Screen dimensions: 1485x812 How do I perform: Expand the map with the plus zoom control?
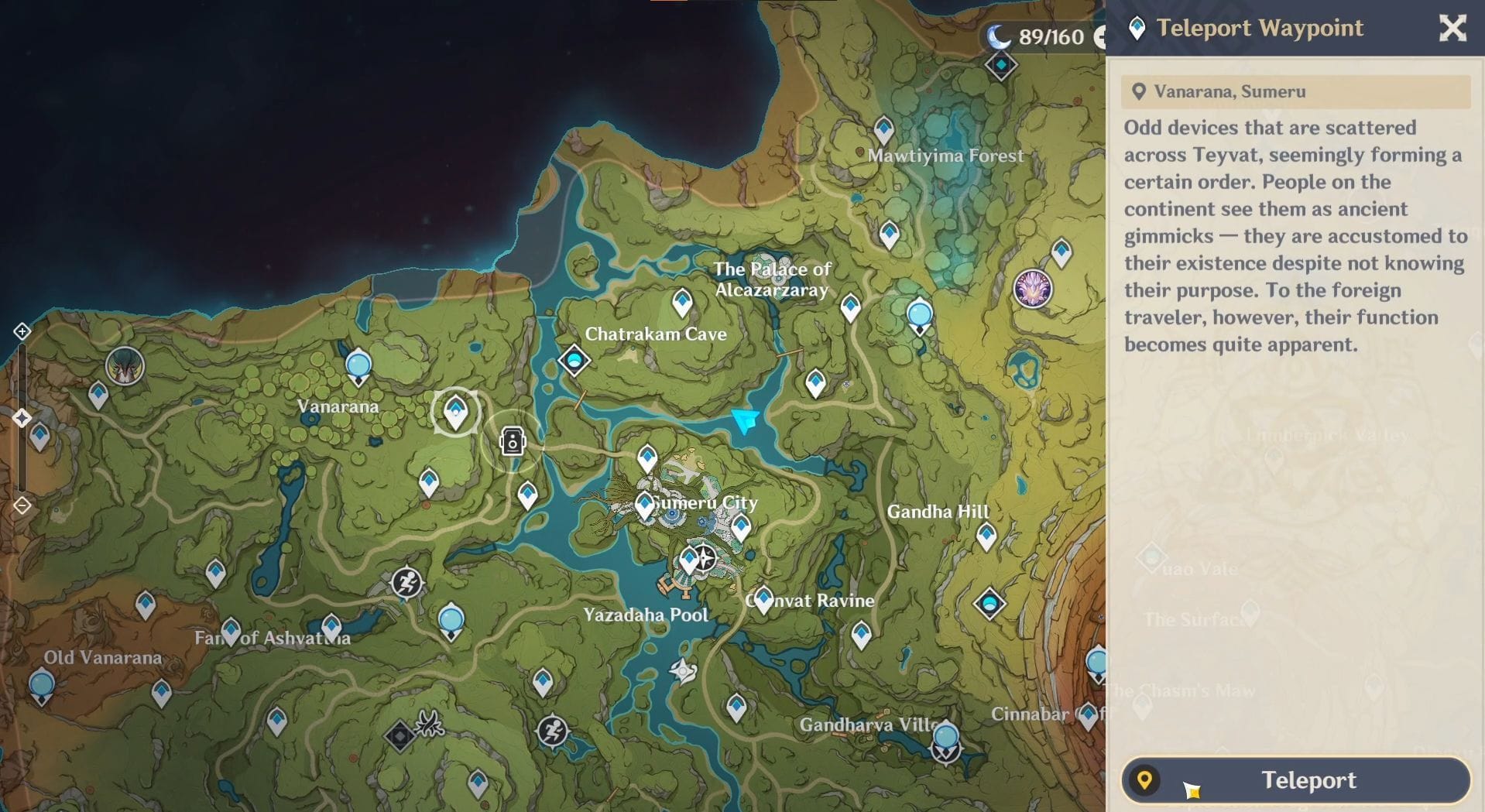[x=21, y=331]
